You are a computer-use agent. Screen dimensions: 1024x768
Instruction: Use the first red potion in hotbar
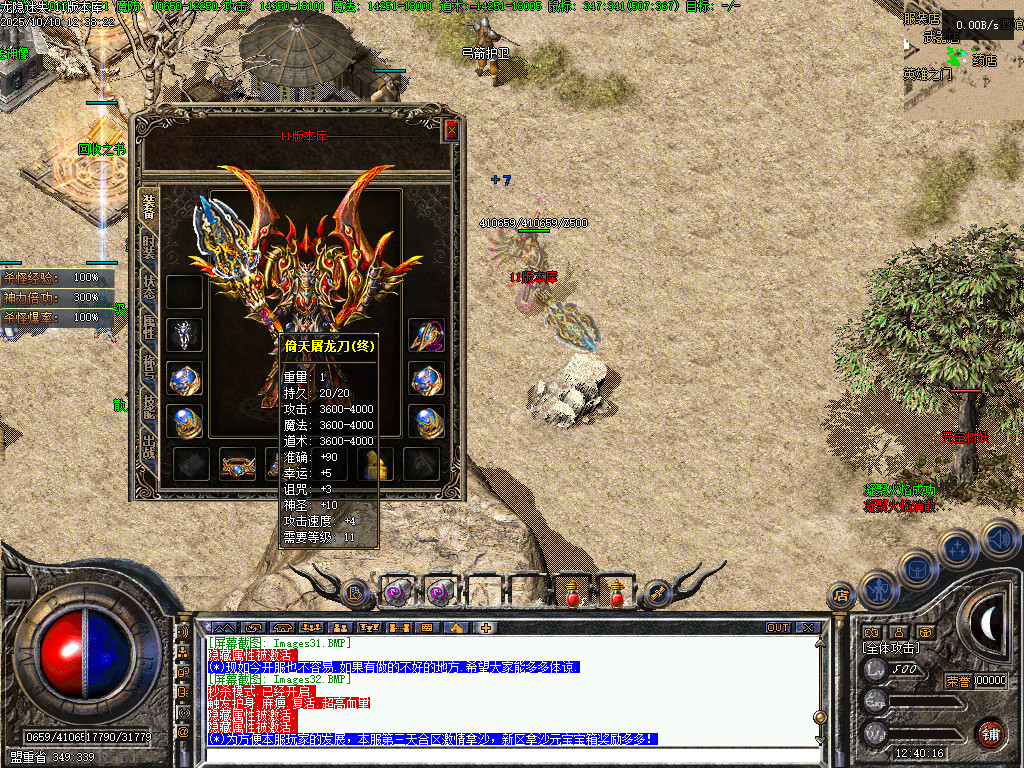click(x=574, y=593)
